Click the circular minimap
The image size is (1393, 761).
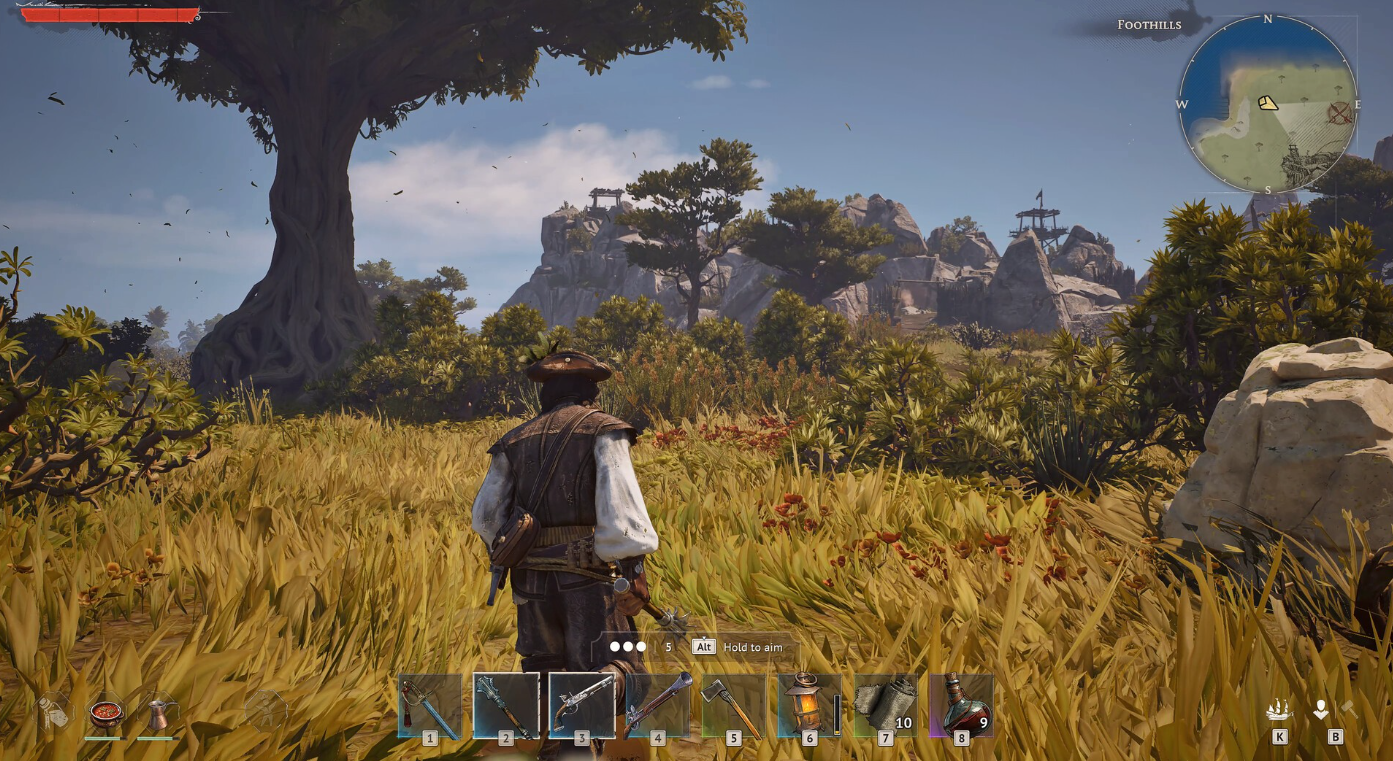(1267, 104)
